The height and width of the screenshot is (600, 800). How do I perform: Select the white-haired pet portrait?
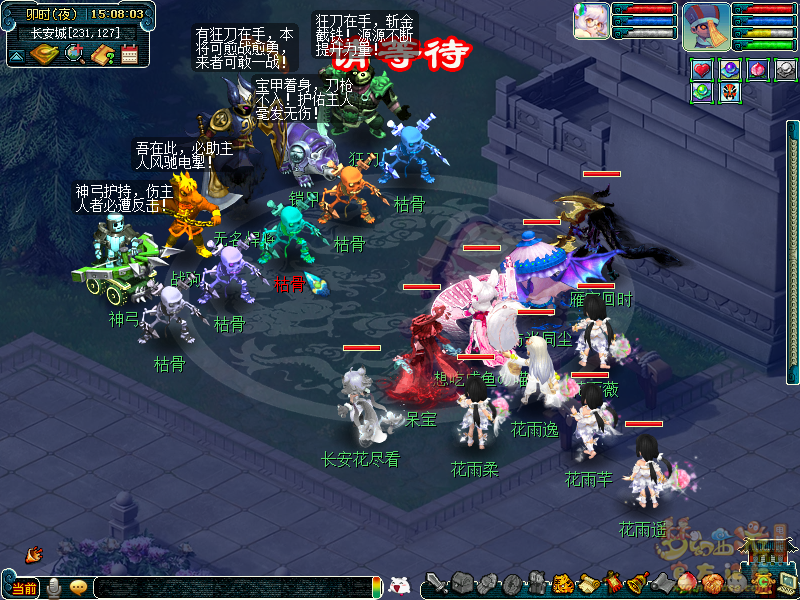point(591,22)
